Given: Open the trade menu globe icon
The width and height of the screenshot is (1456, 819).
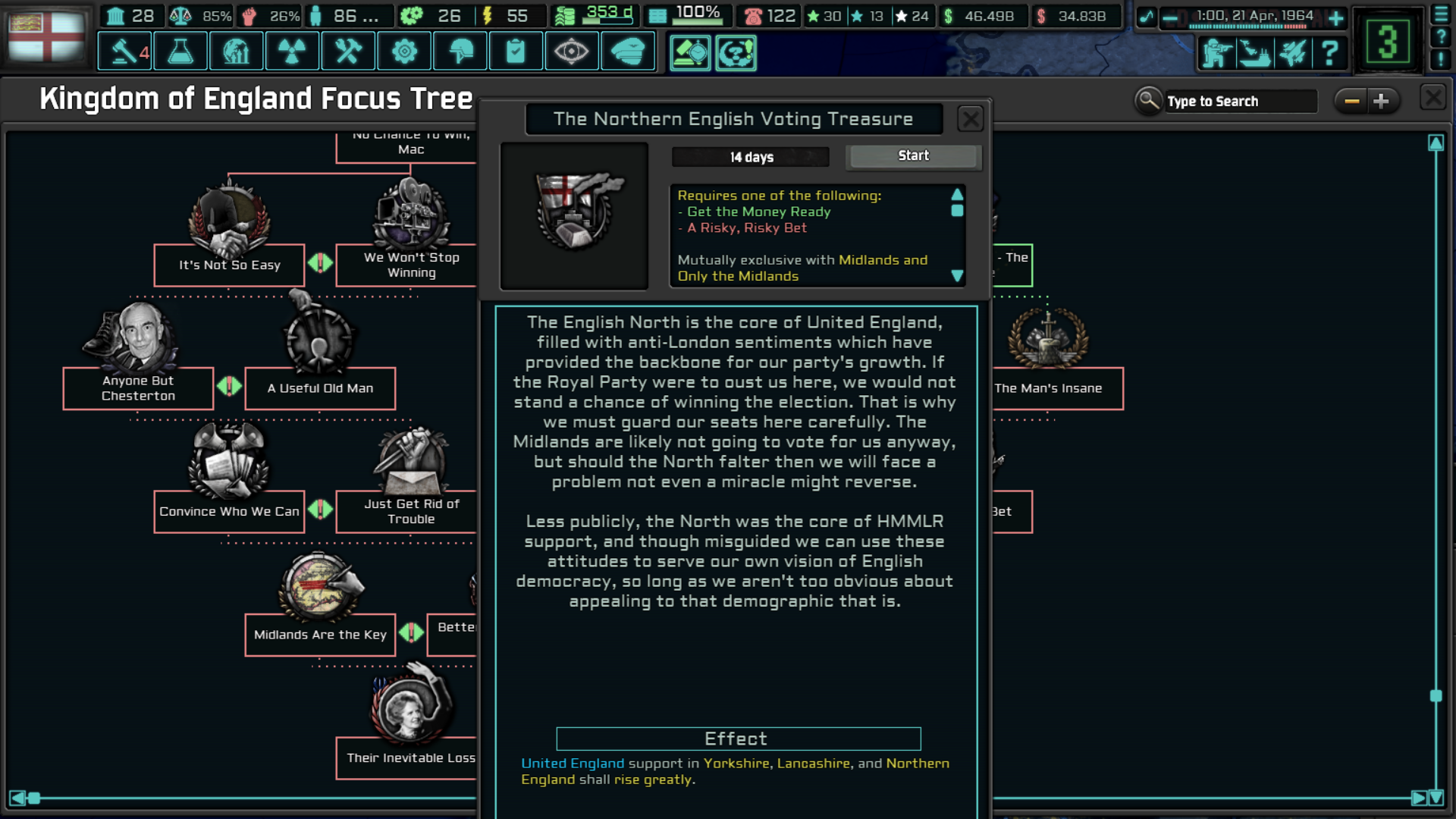Looking at the screenshot, I should [x=236, y=51].
